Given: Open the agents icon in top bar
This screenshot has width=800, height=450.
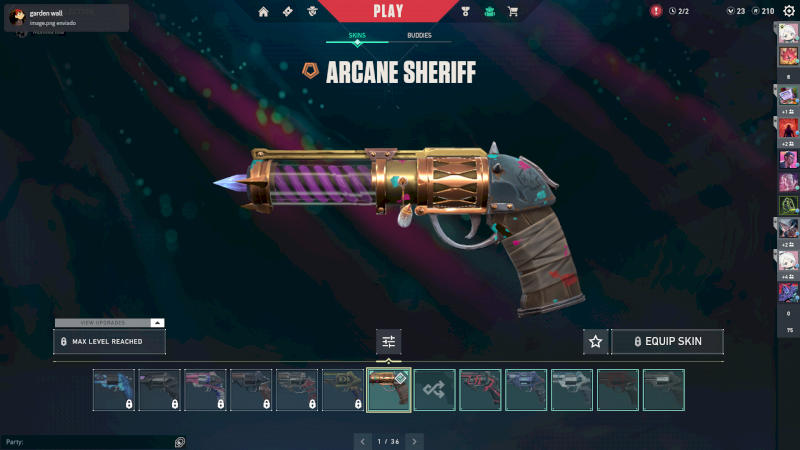Looking at the screenshot, I should [x=313, y=11].
